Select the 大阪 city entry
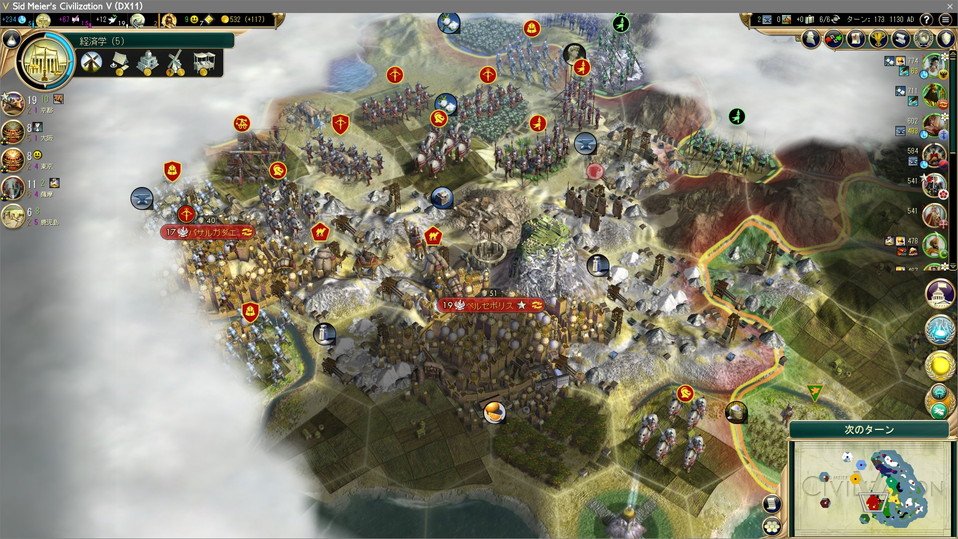Screen dimensions: 958x539 click(14, 131)
